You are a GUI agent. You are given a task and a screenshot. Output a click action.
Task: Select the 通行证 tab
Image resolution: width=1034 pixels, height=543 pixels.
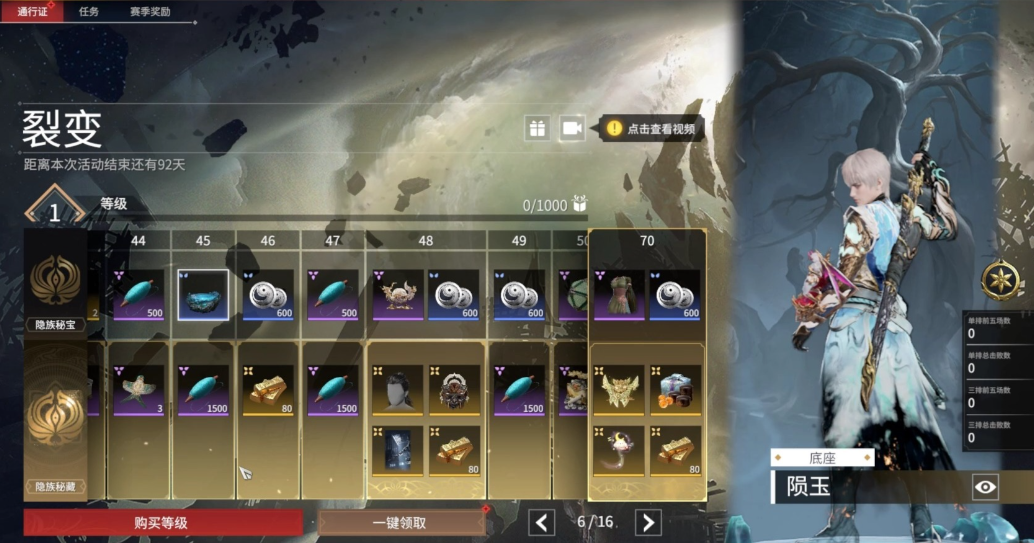[x=32, y=12]
